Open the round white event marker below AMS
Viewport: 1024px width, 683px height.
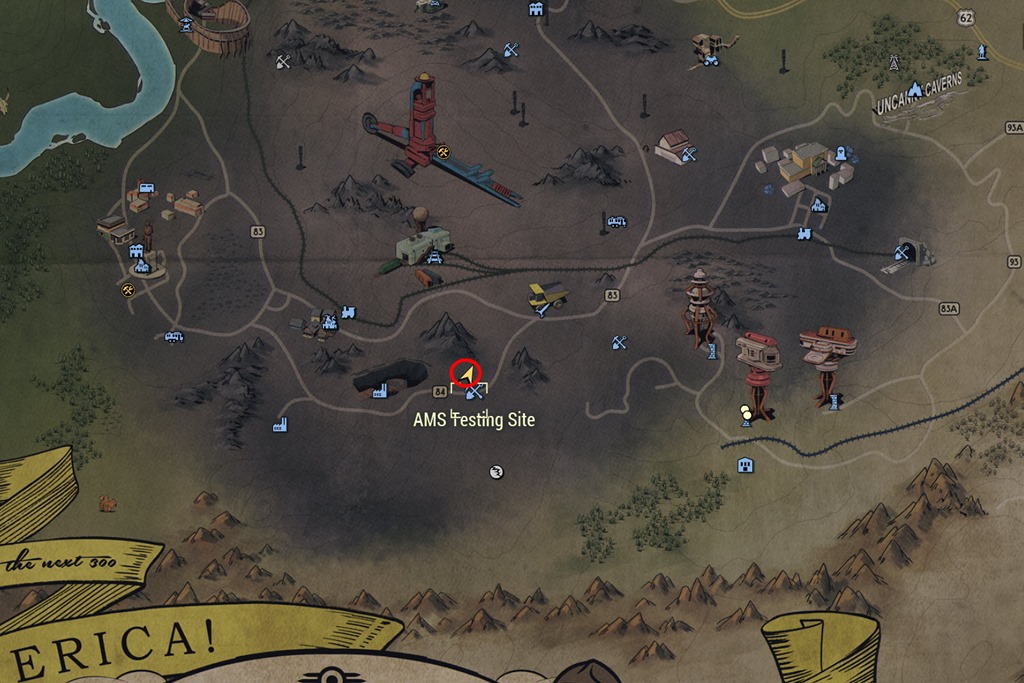pos(495,472)
